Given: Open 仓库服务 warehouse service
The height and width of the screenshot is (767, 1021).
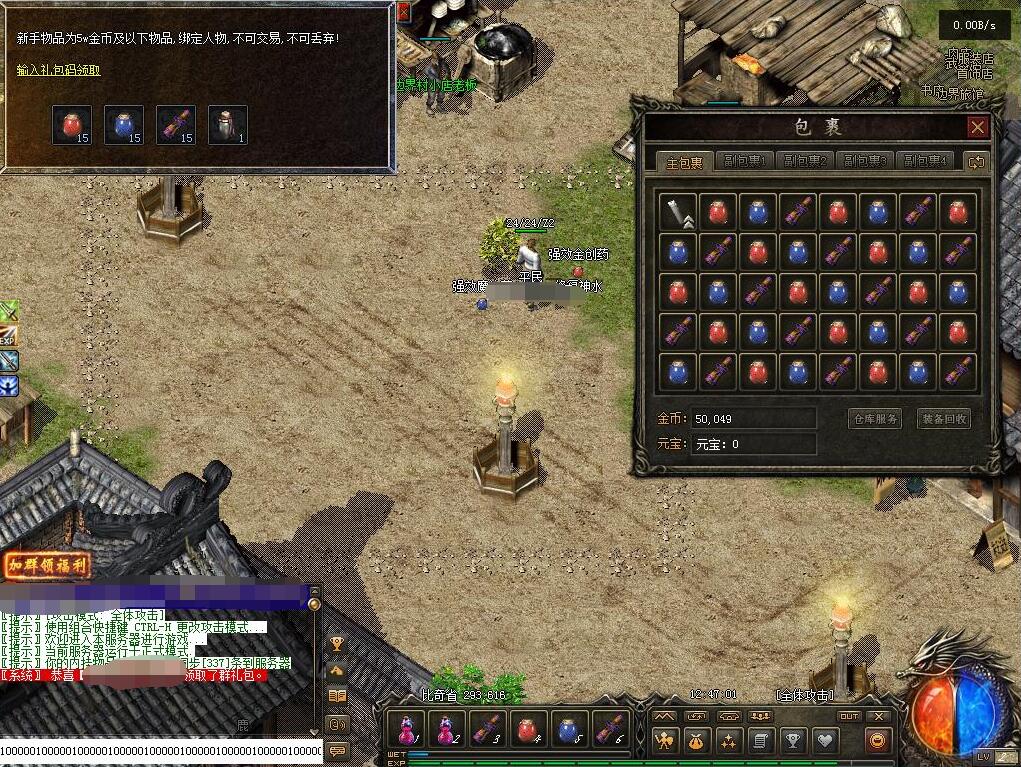Looking at the screenshot, I should point(874,419).
